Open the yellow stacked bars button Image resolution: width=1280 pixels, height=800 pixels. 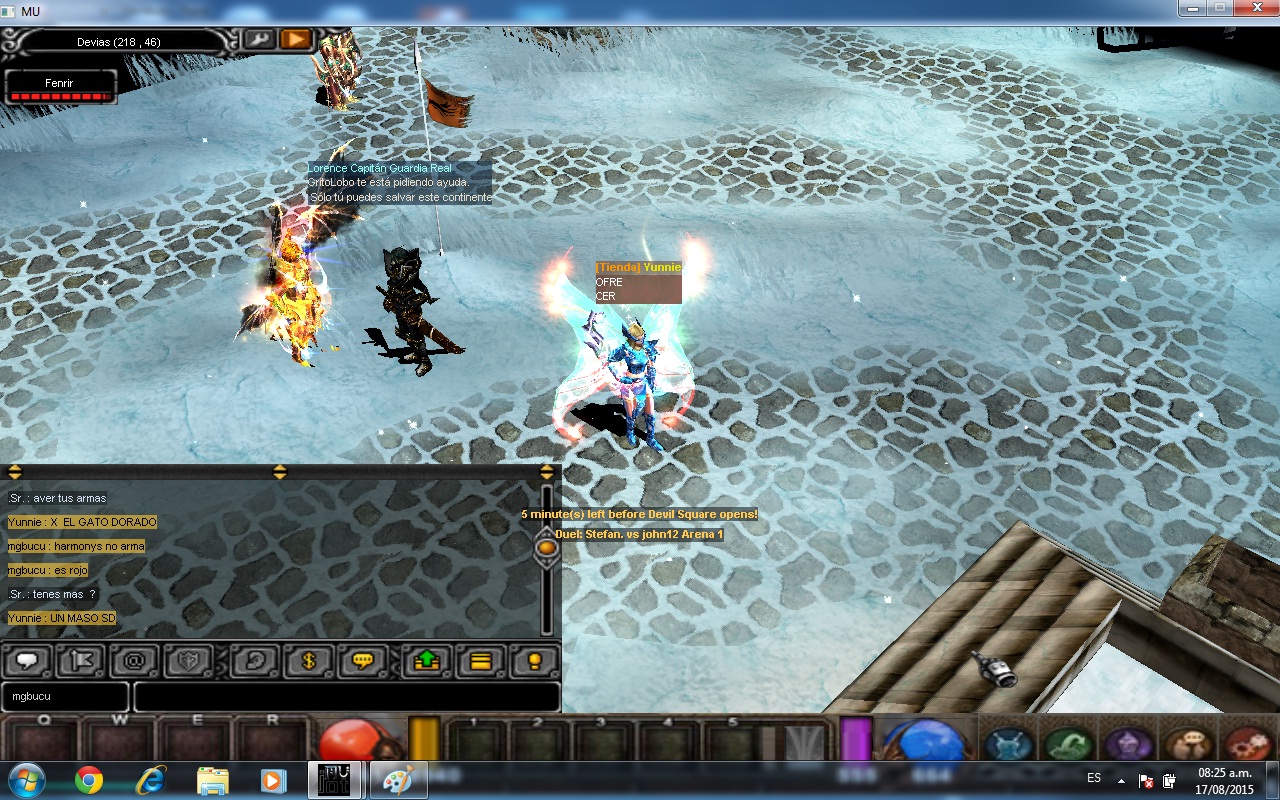coord(481,661)
